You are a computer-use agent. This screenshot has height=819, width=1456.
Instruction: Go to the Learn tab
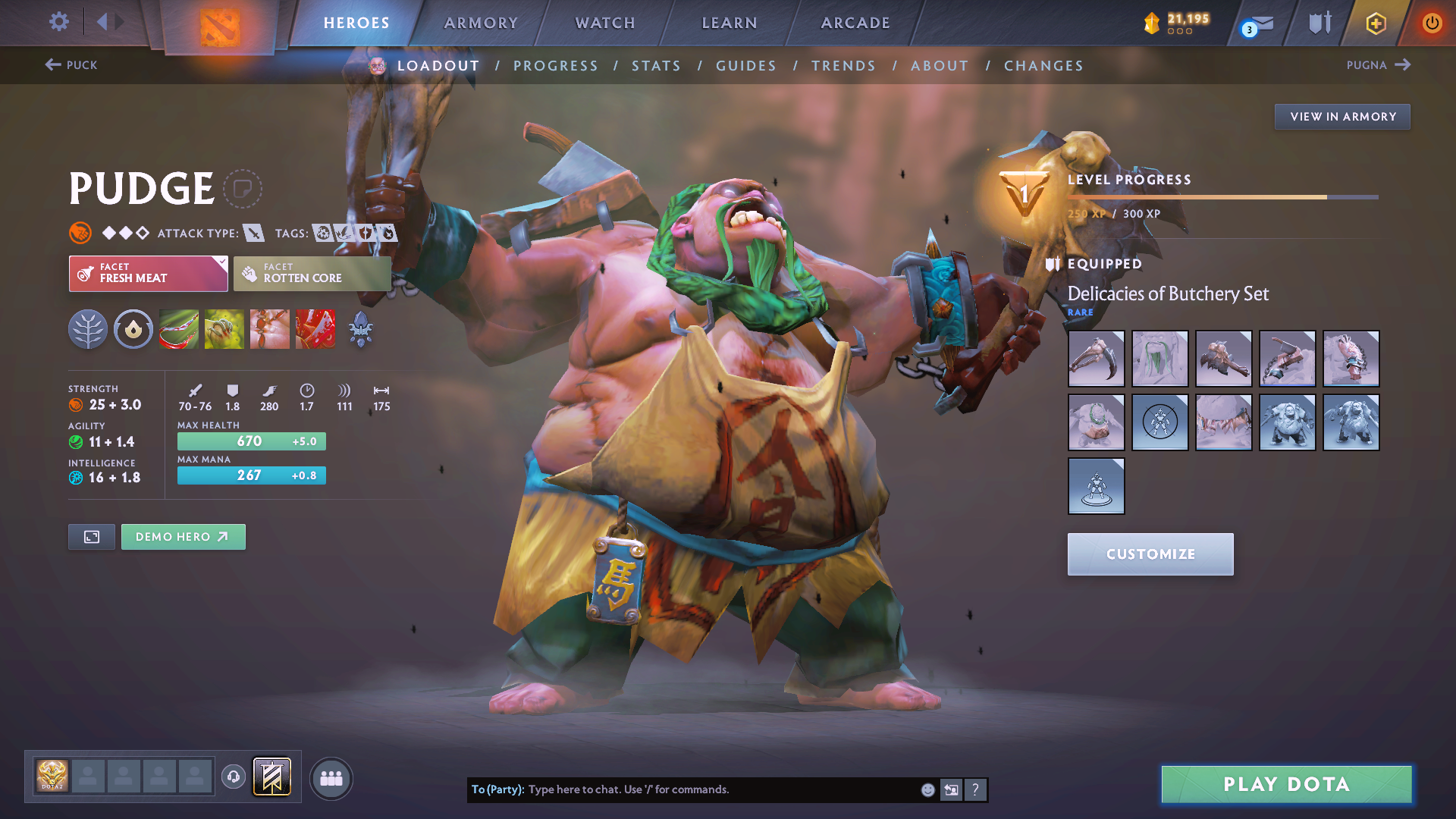click(730, 23)
